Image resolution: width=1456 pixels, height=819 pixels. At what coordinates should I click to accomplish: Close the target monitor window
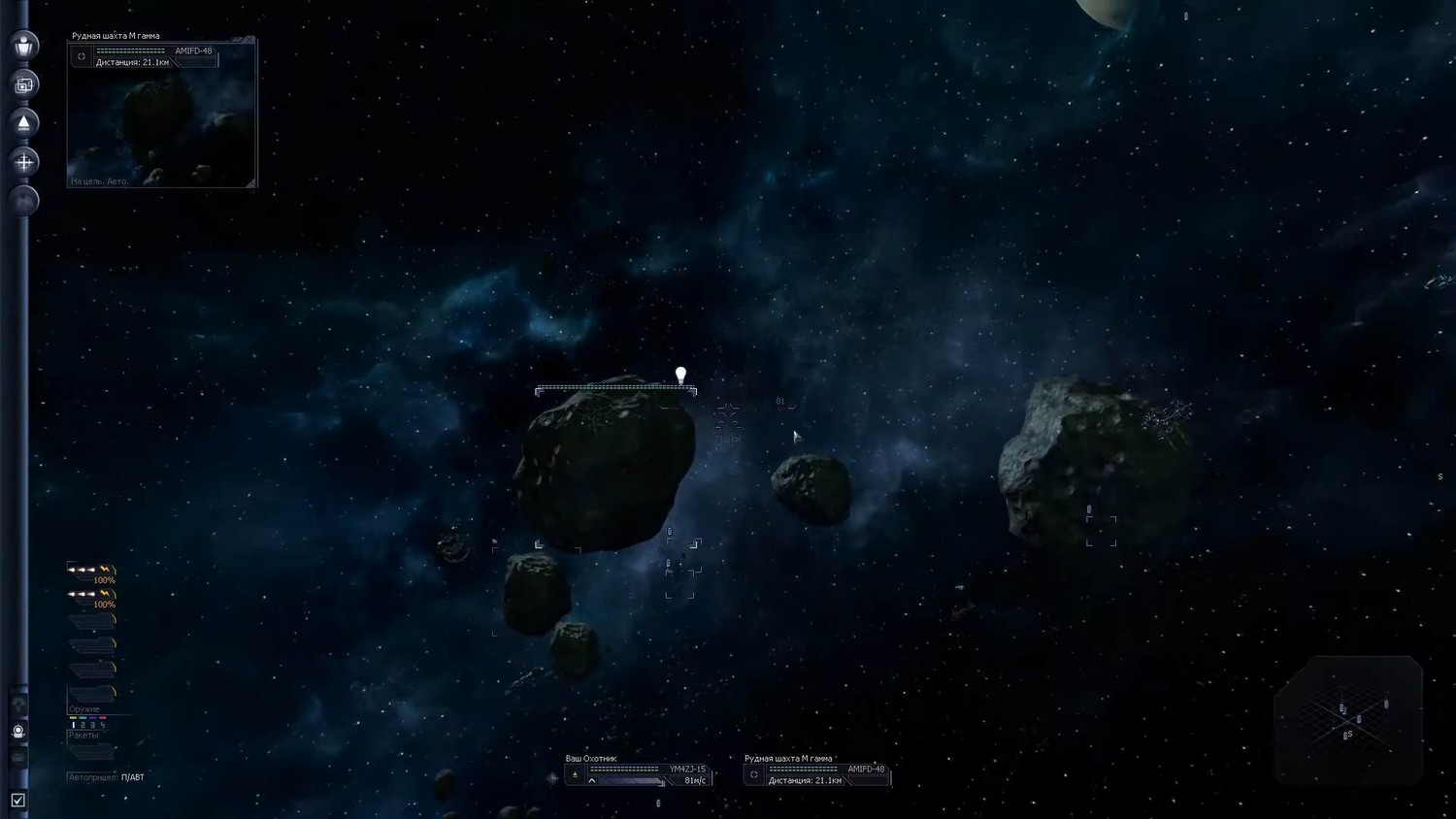pyautogui.click(x=249, y=41)
